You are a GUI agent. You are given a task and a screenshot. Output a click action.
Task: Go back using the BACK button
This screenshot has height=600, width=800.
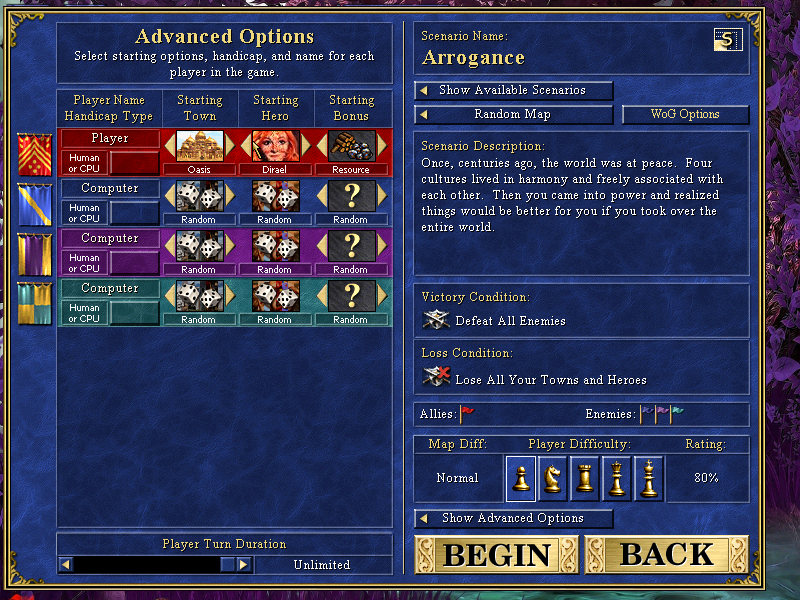667,554
